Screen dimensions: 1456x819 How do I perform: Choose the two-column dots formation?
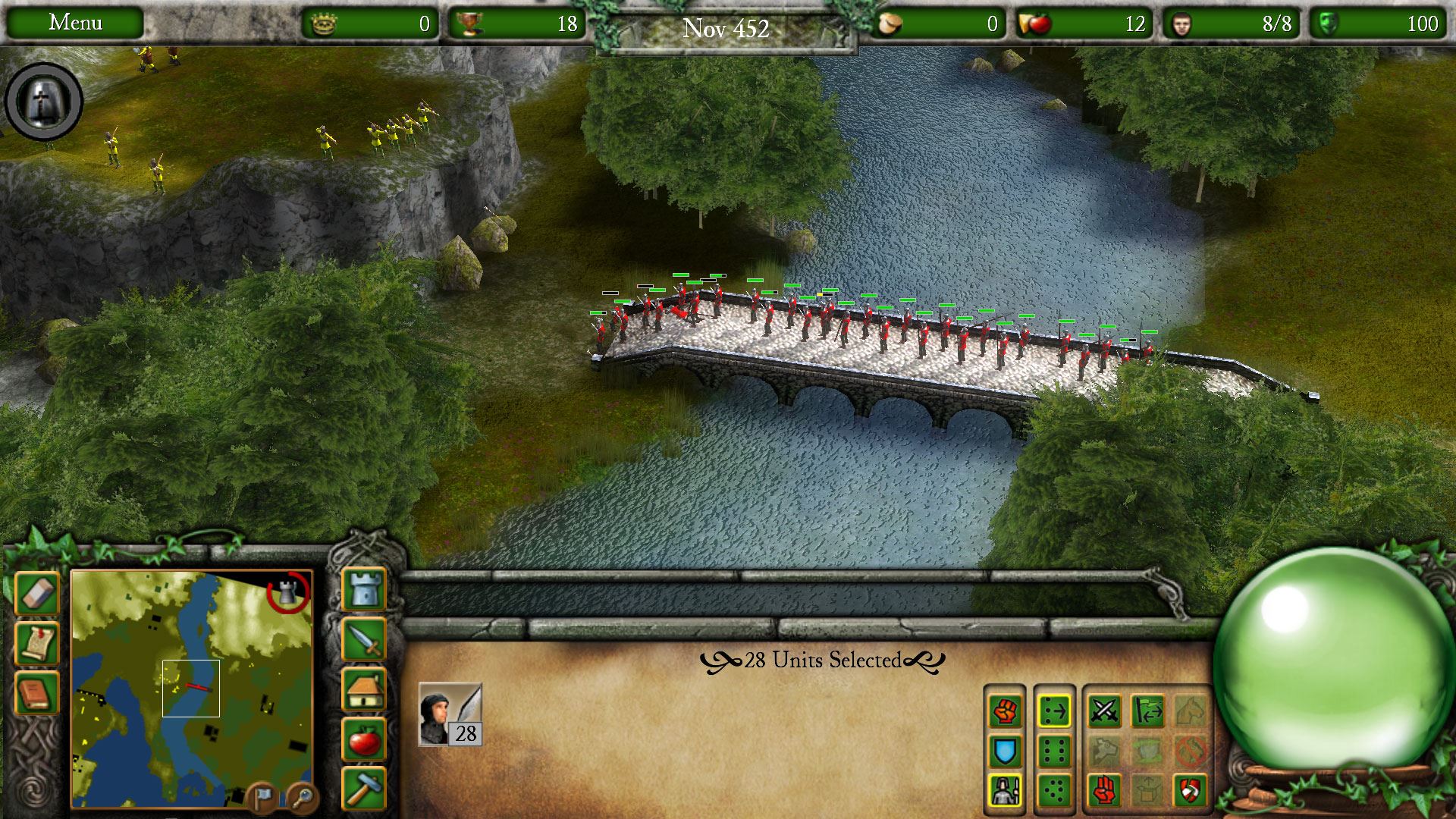[1054, 752]
